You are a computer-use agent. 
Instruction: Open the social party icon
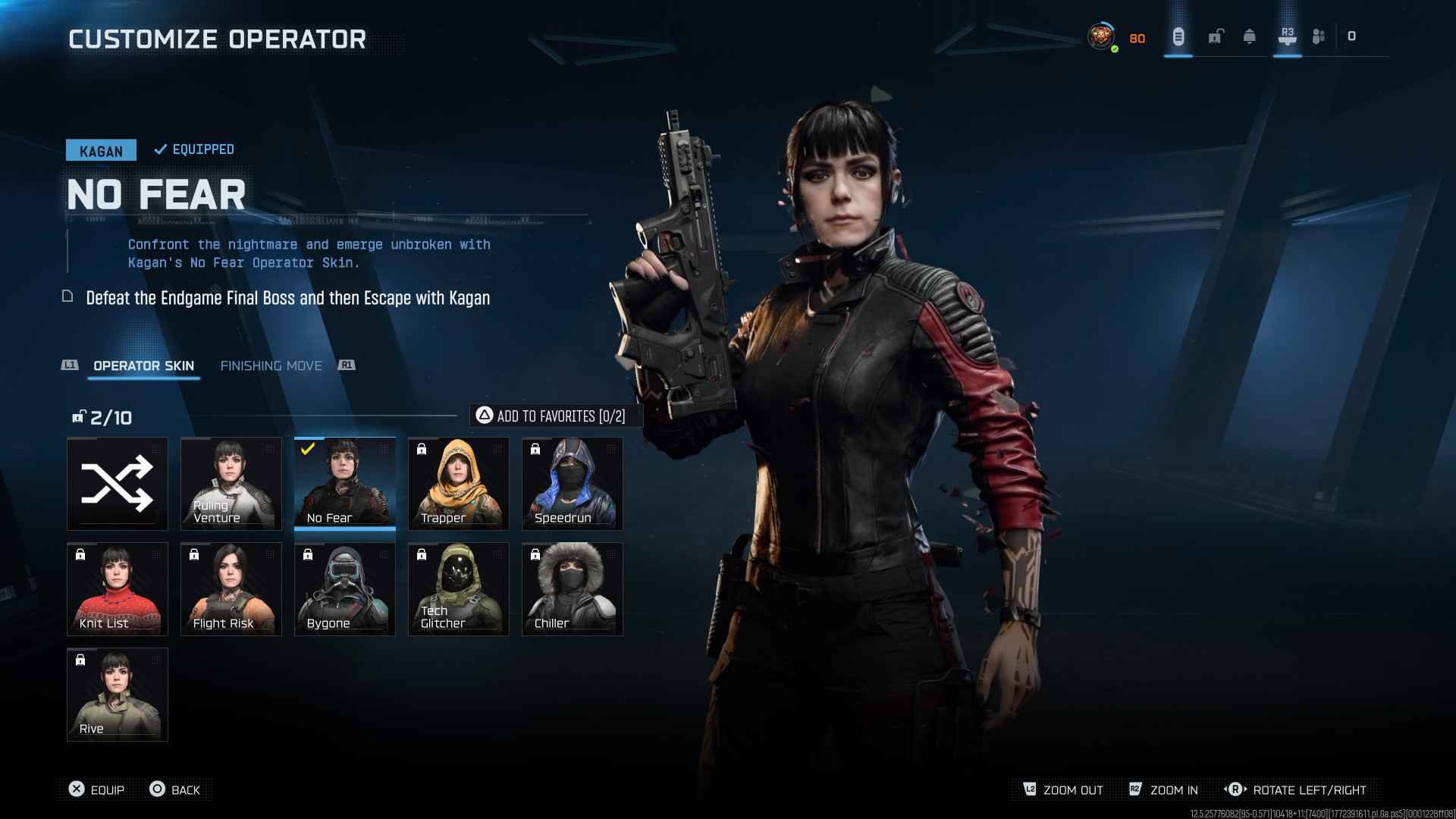[x=1319, y=36]
